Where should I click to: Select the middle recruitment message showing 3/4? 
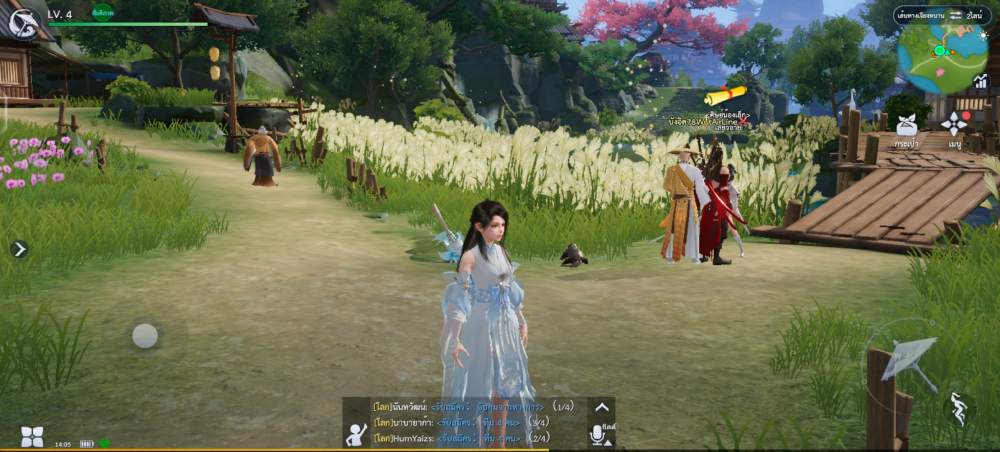click(462, 423)
